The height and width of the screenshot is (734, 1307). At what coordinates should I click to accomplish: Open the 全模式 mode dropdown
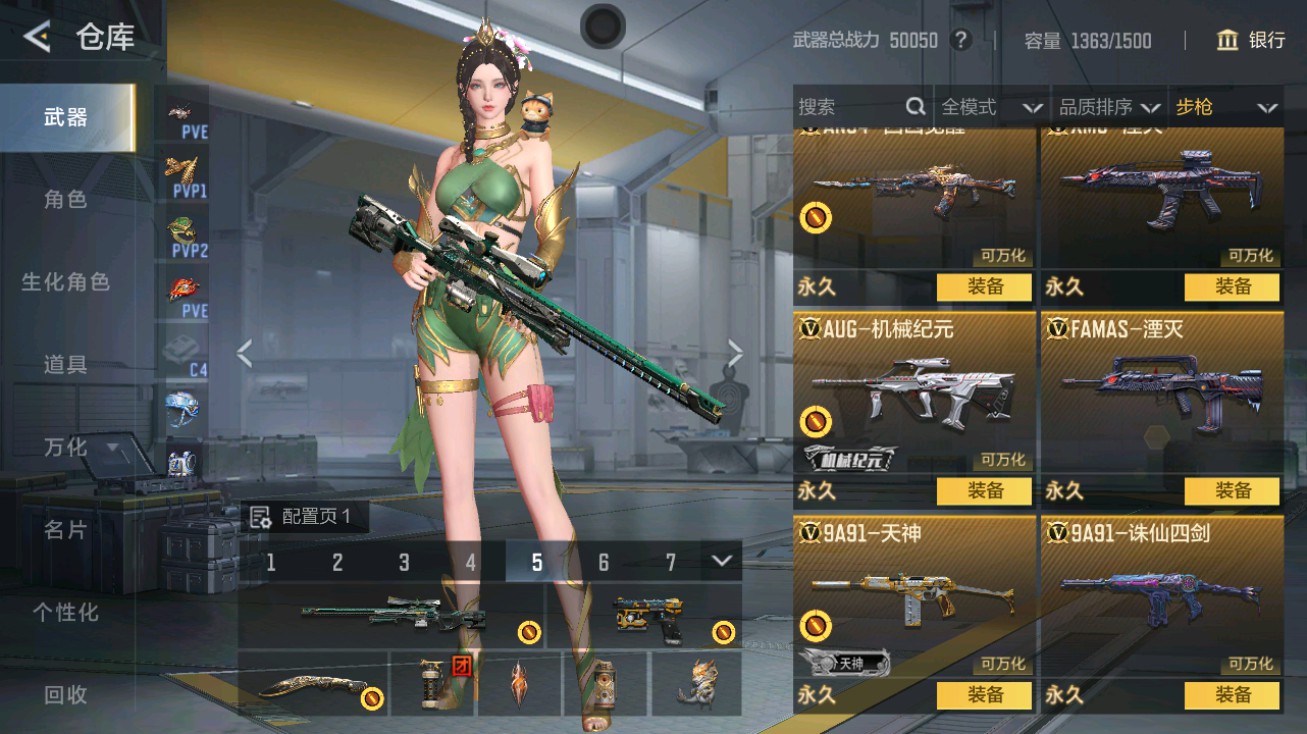[991, 107]
